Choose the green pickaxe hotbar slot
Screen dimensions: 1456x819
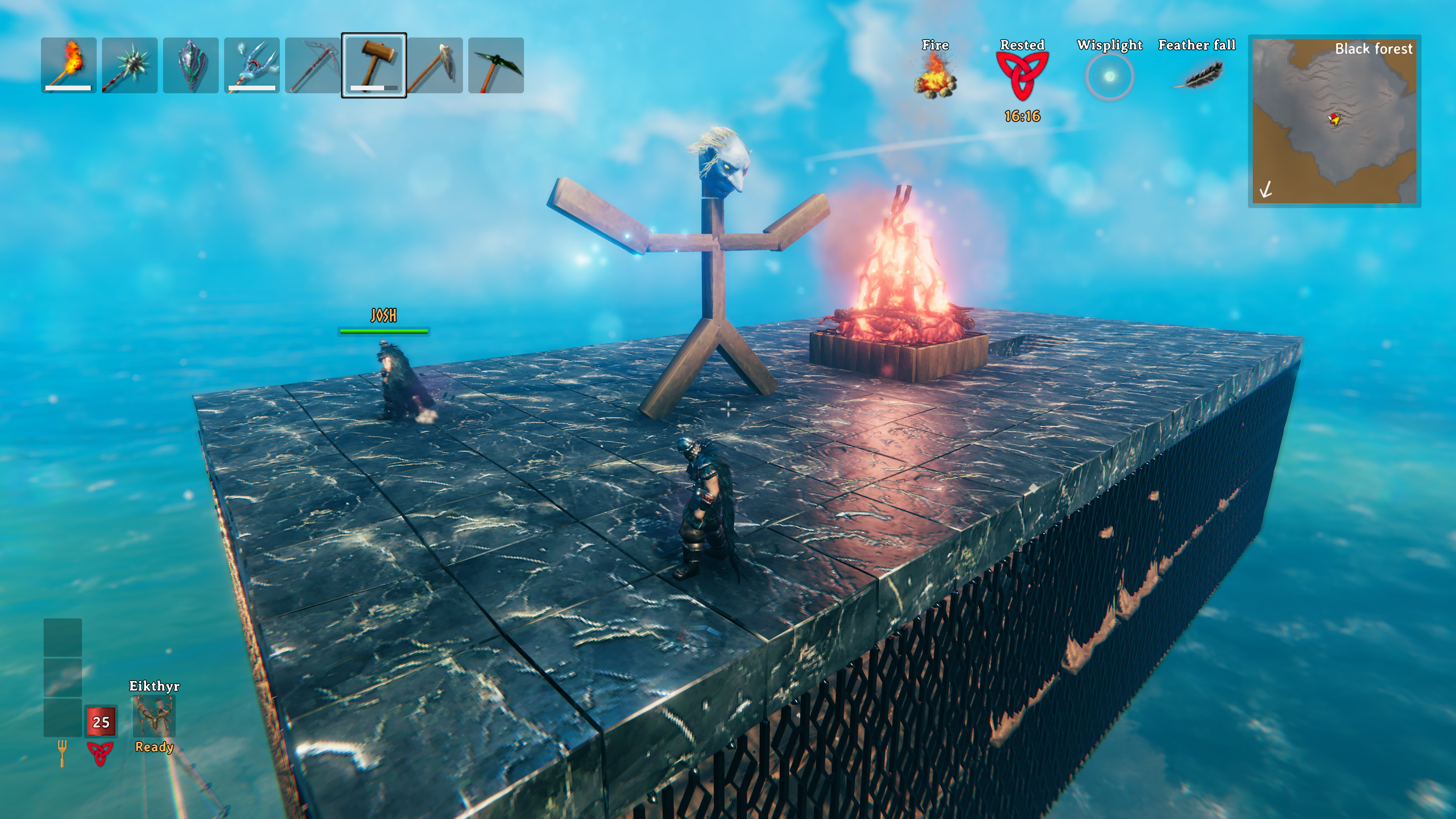coord(496,65)
